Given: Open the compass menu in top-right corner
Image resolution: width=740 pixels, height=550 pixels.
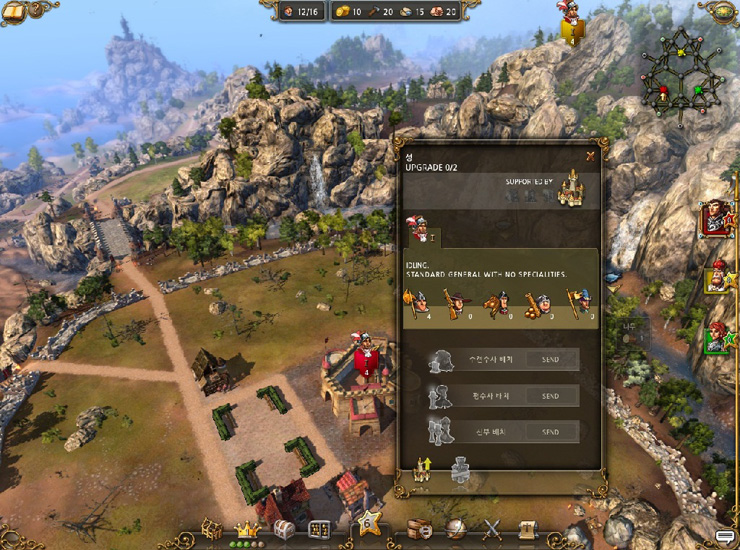Looking at the screenshot, I should pos(721,10).
